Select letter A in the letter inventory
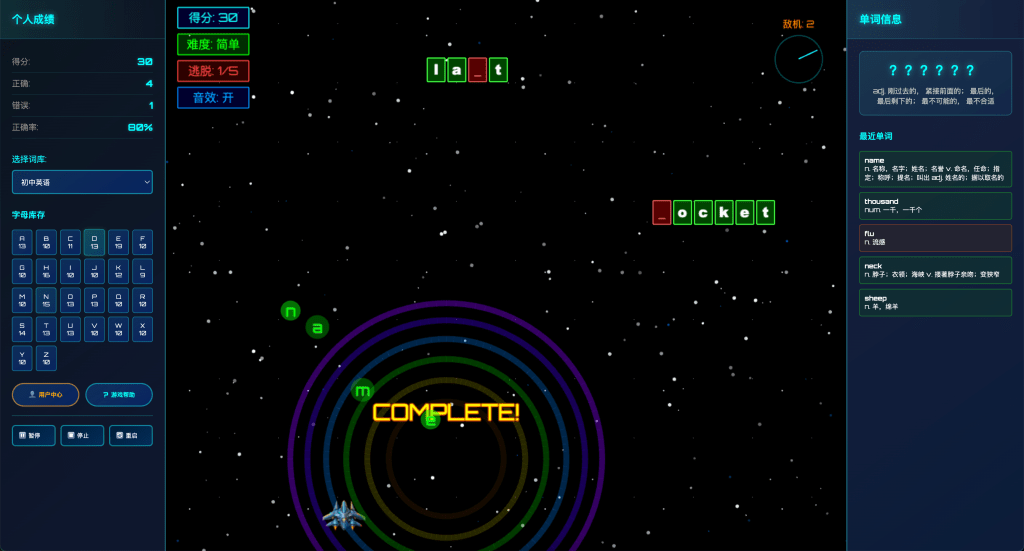The height and width of the screenshot is (551, 1024). pyautogui.click(x=22, y=242)
